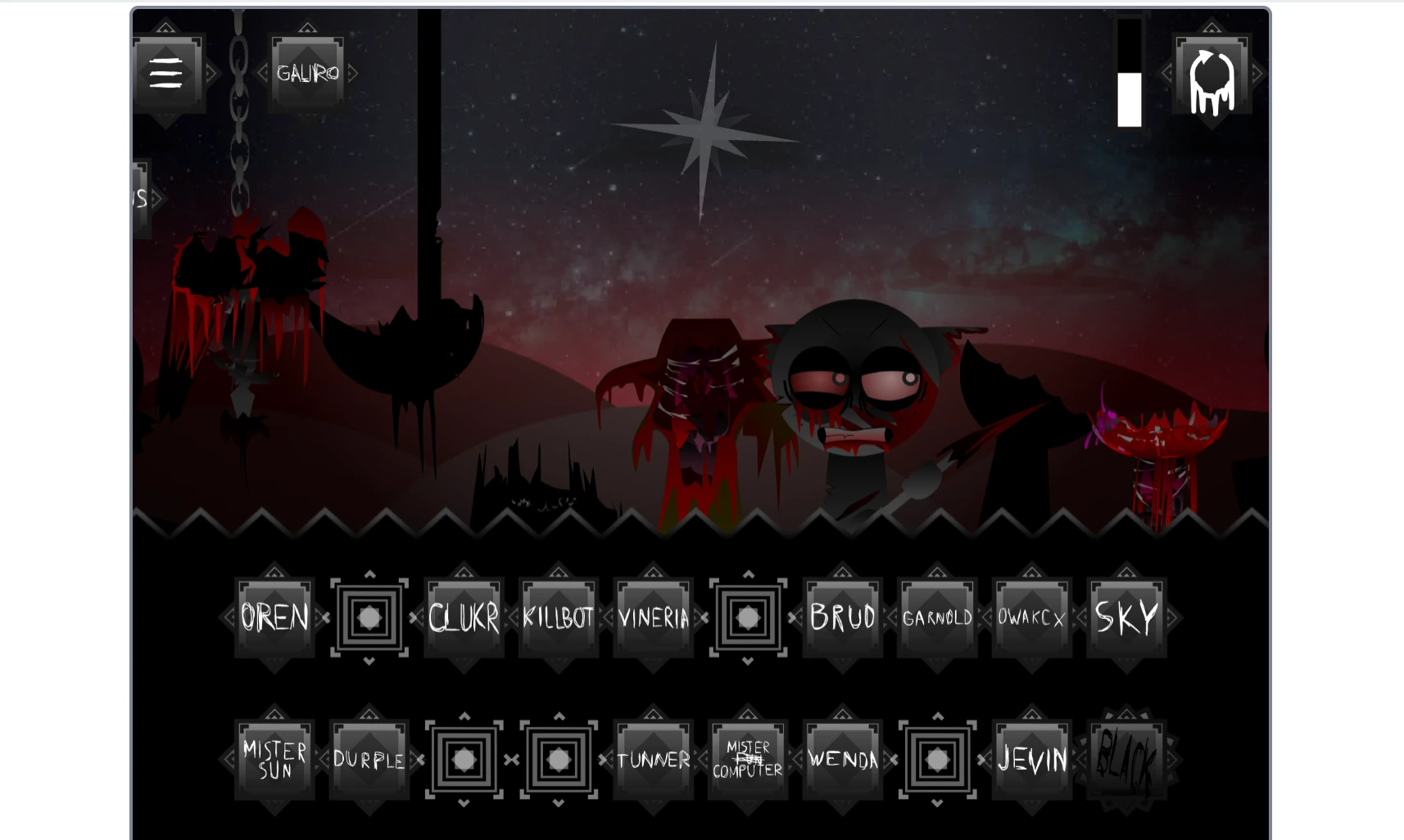The width and height of the screenshot is (1404, 840).
Task: Pick the VINERIA character icon
Action: (x=653, y=618)
